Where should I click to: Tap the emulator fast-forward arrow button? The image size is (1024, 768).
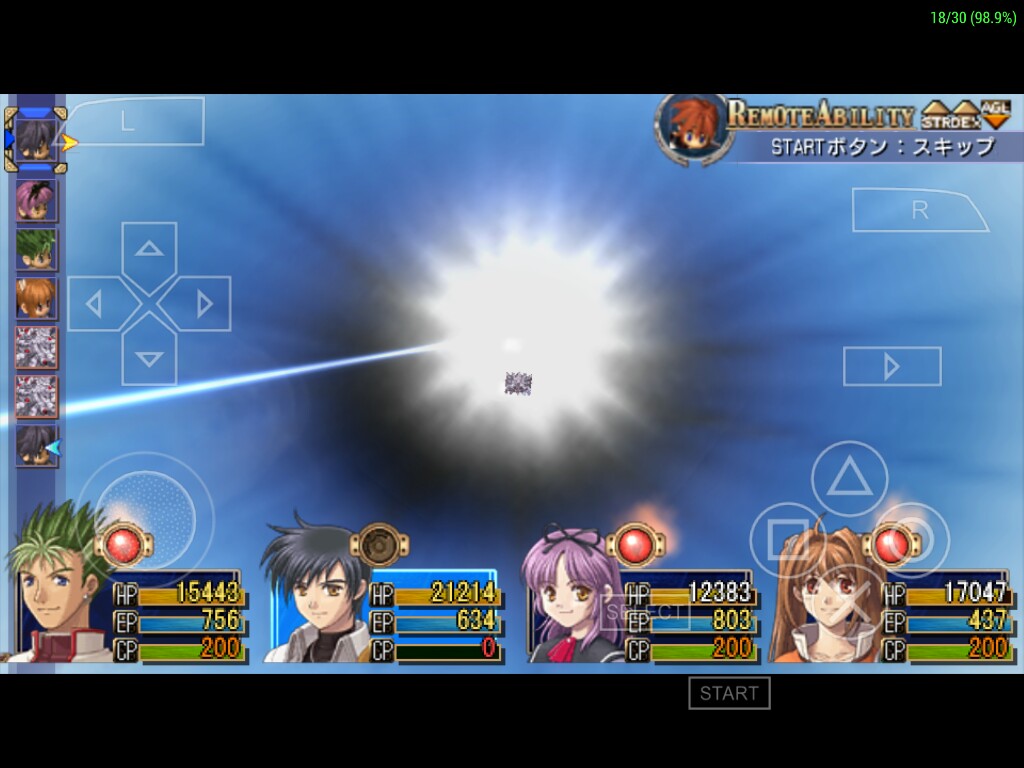pyautogui.click(x=892, y=366)
